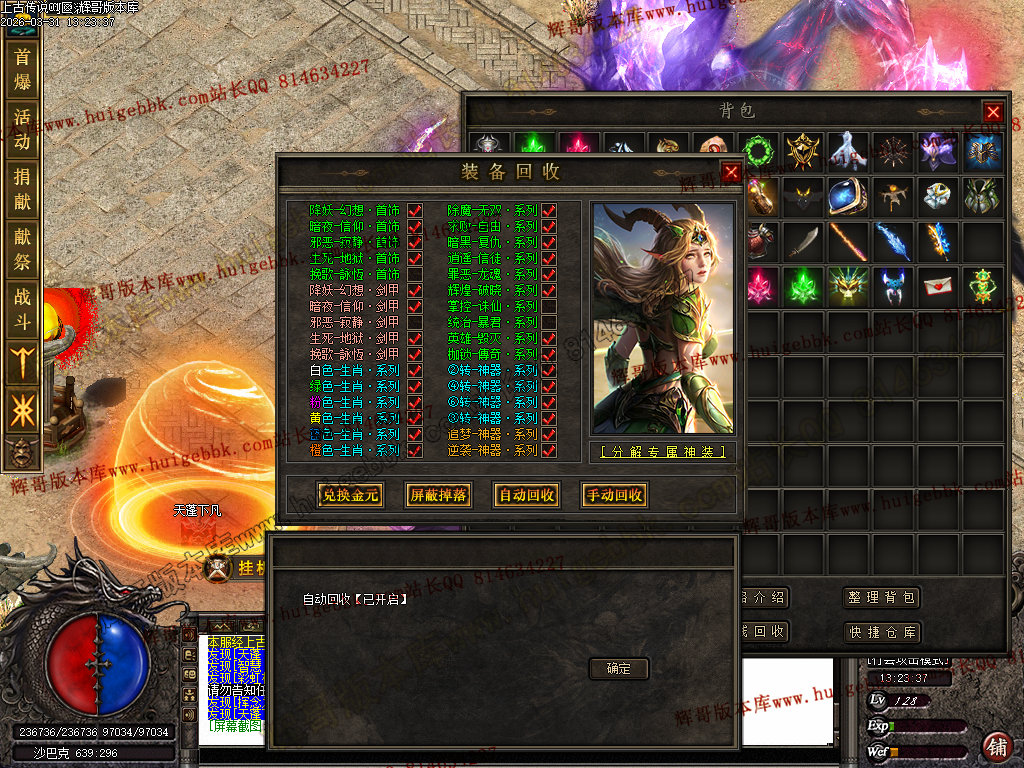Close the 装备回收 recycle window
This screenshot has width=1024, height=768.
point(731,172)
